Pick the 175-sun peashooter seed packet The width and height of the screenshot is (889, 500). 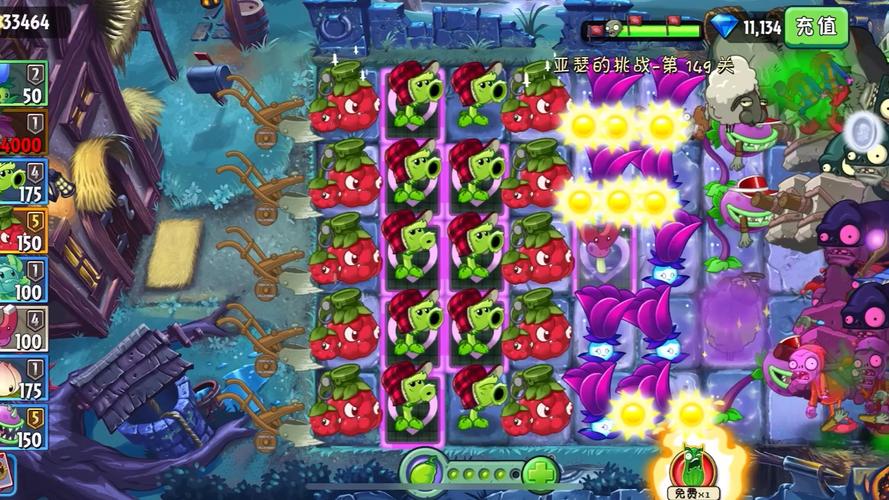(22, 182)
